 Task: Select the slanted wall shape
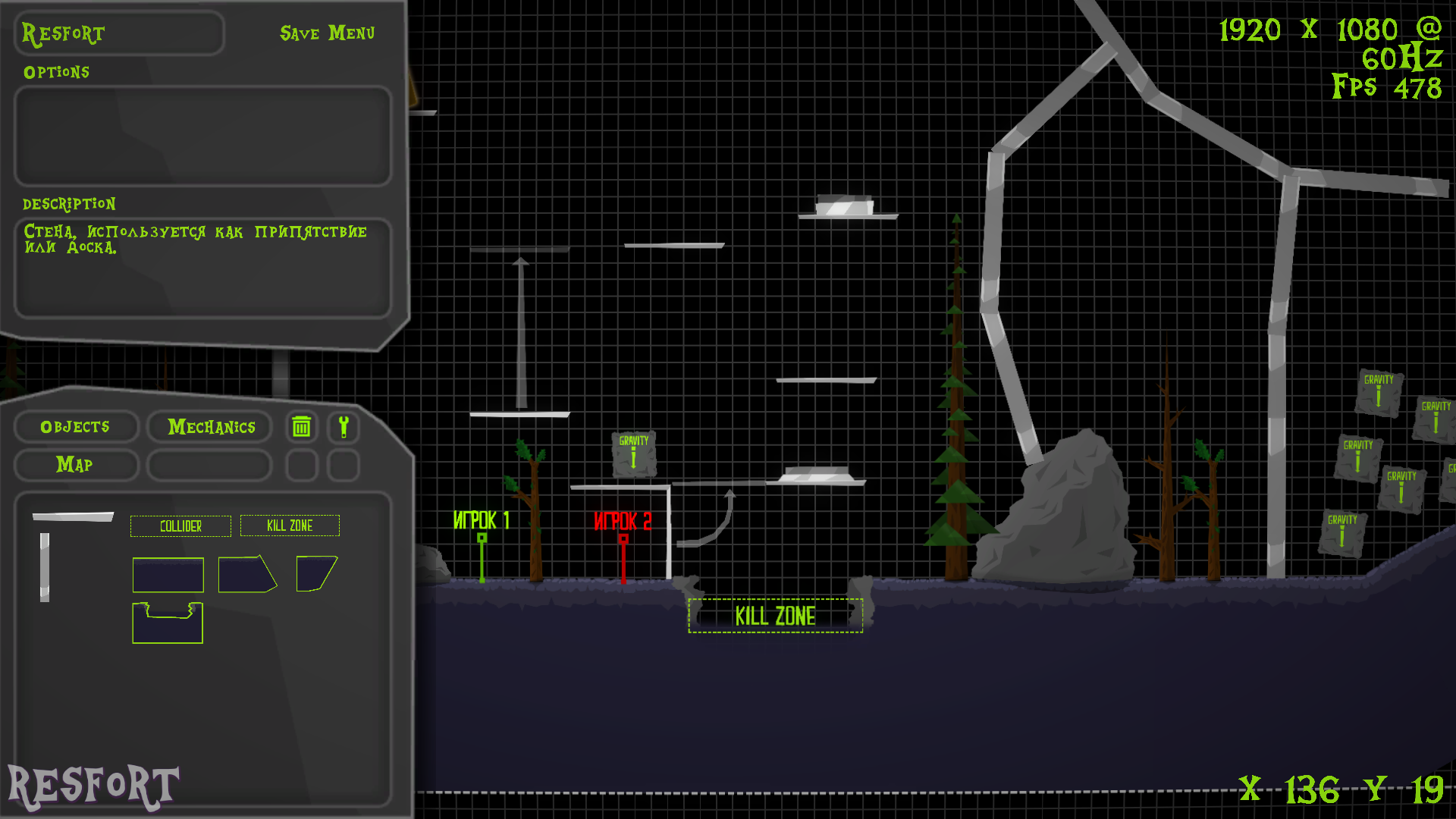click(249, 576)
